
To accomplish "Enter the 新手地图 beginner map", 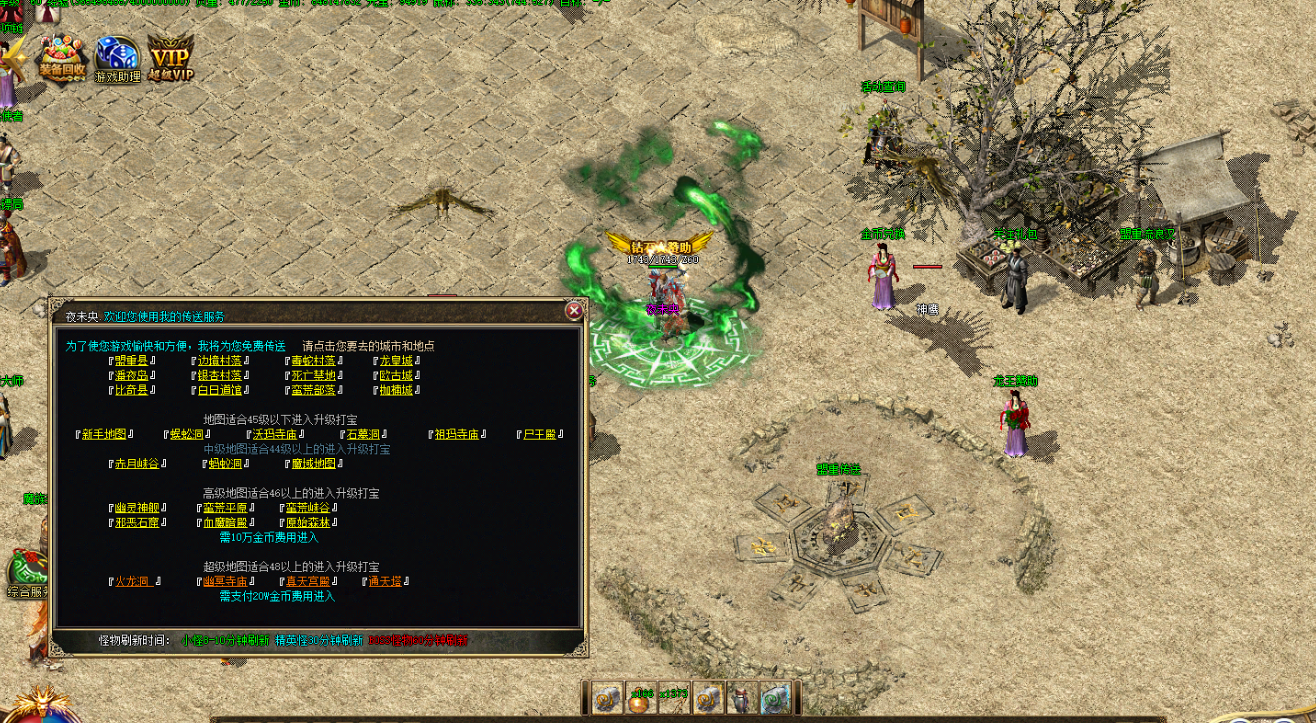I will coord(103,435).
